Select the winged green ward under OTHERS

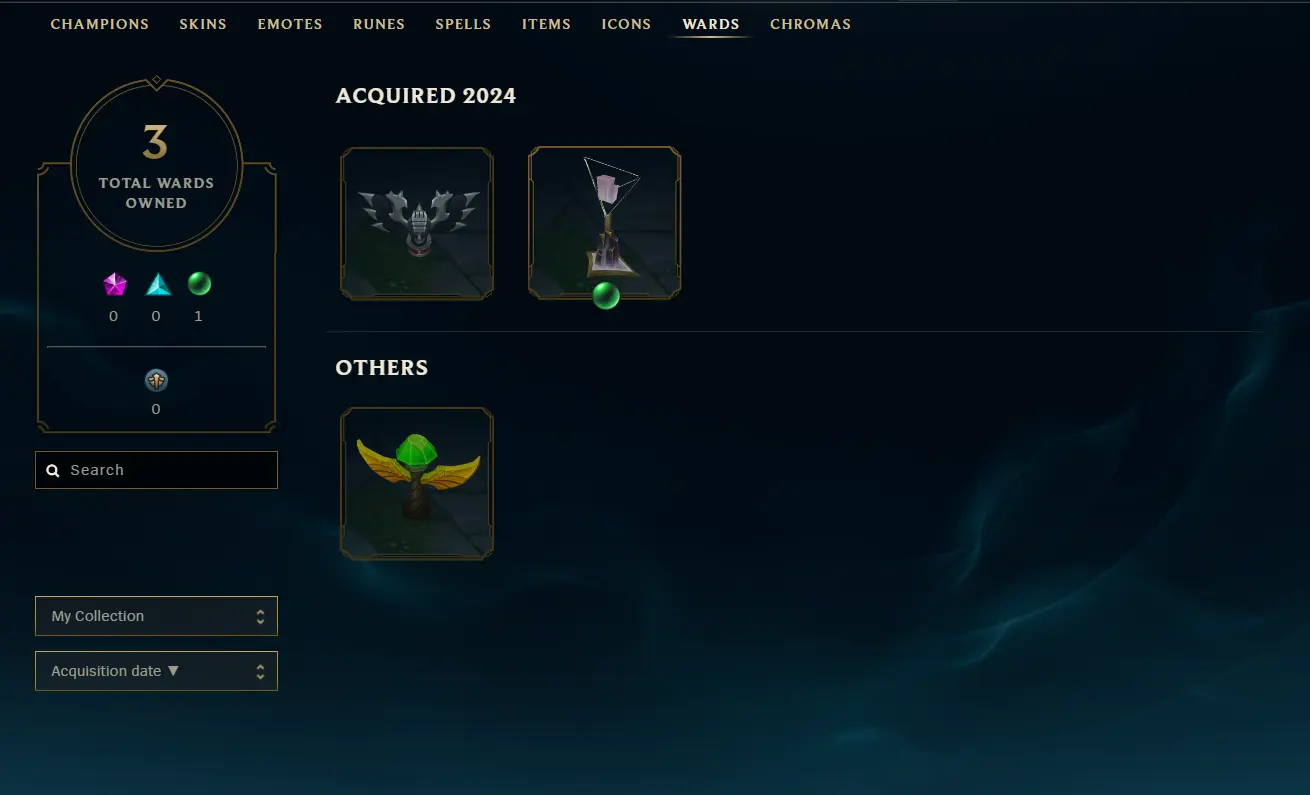tap(416, 483)
